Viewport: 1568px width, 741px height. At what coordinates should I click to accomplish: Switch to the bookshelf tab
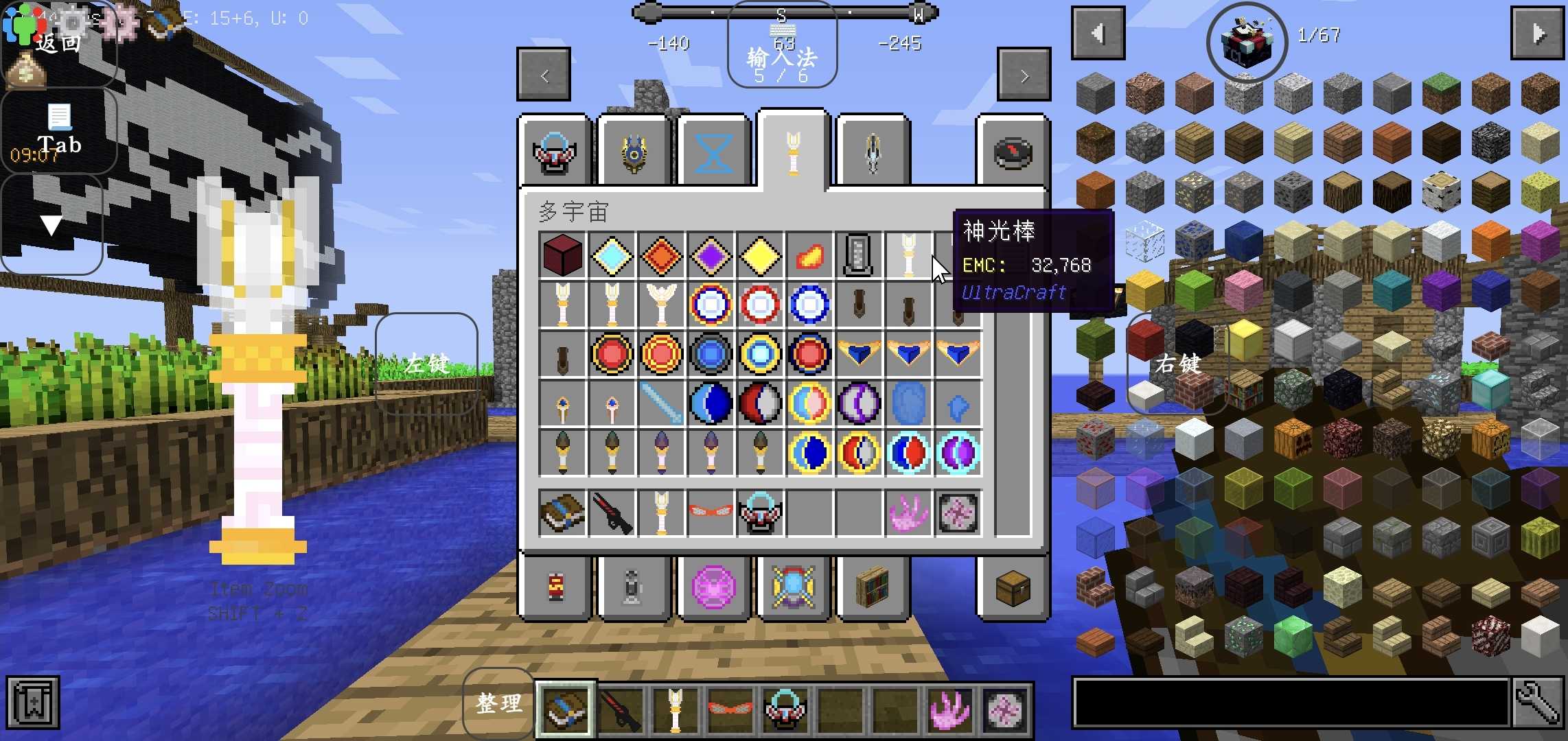(x=873, y=588)
